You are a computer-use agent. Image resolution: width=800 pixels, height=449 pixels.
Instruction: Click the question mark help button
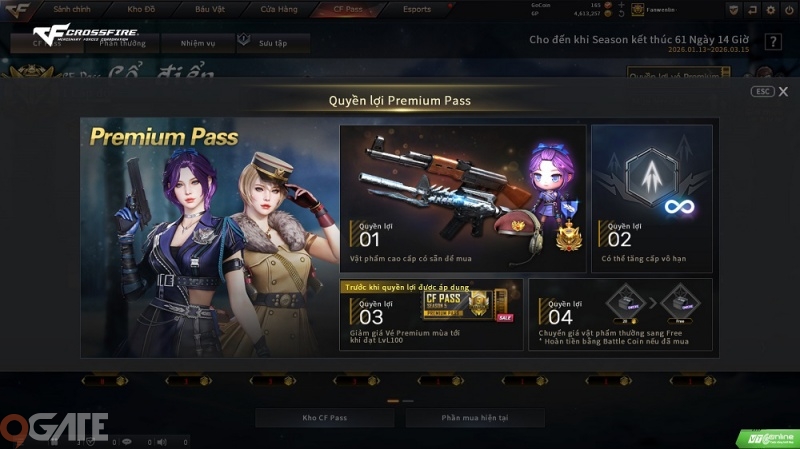(x=773, y=42)
